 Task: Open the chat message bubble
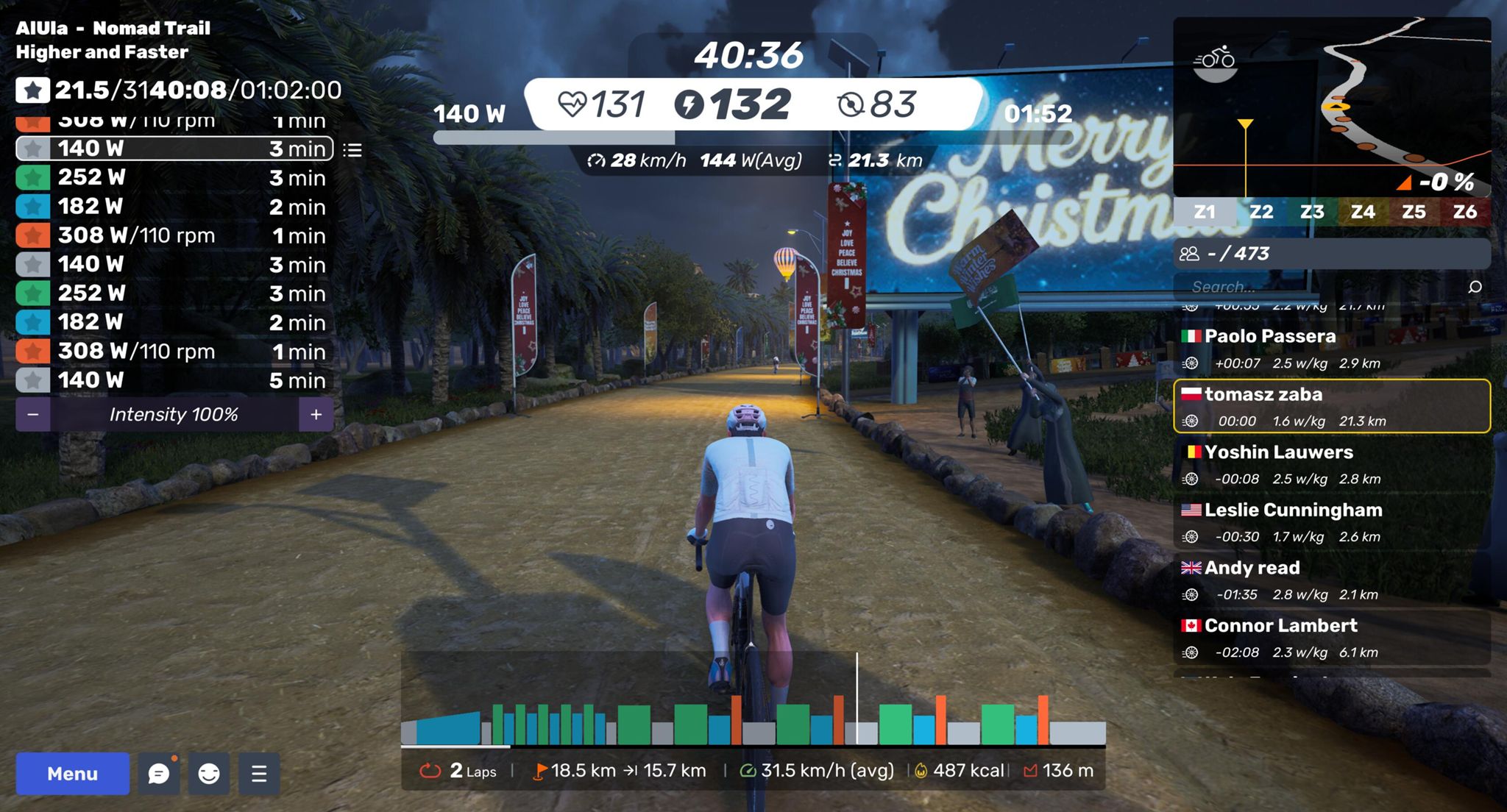point(159,773)
